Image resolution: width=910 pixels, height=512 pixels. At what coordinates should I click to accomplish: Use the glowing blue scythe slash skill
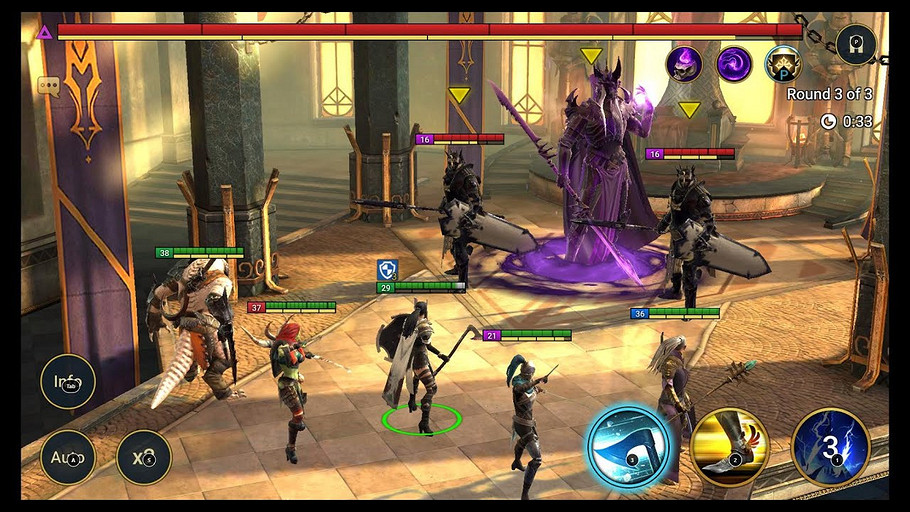pyautogui.click(x=628, y=446)
